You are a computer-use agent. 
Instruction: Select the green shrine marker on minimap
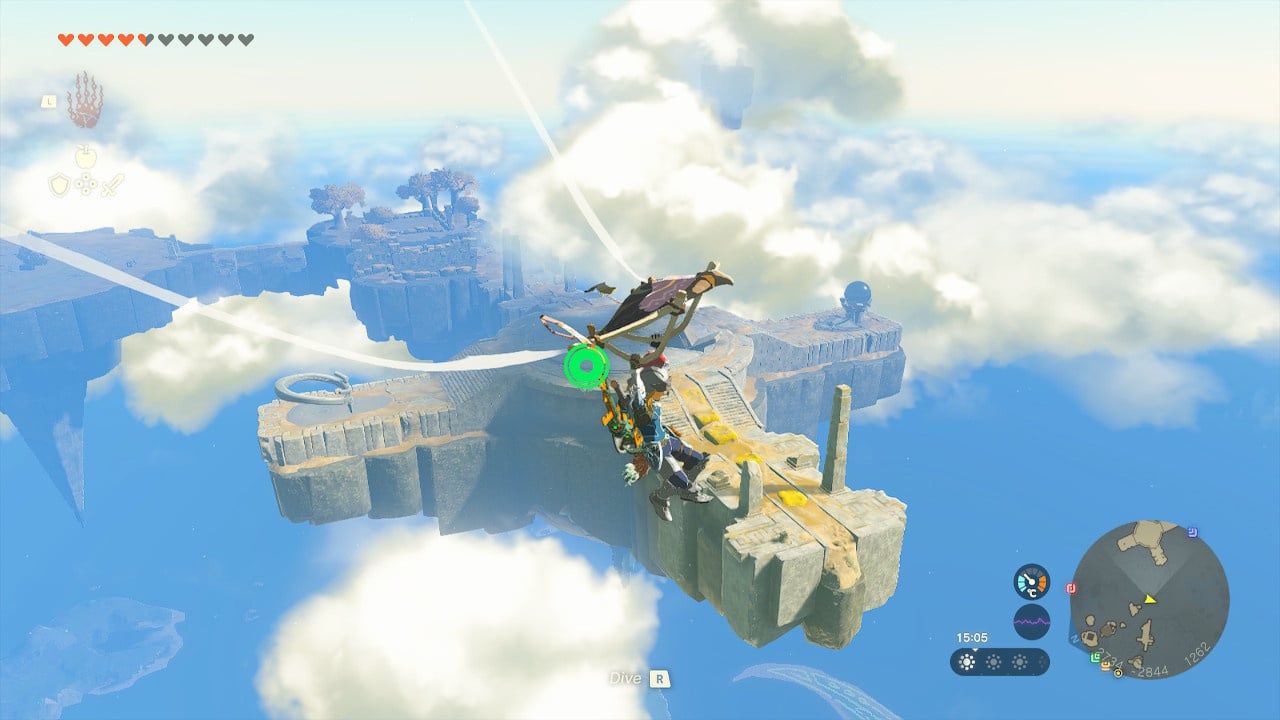1097,657
